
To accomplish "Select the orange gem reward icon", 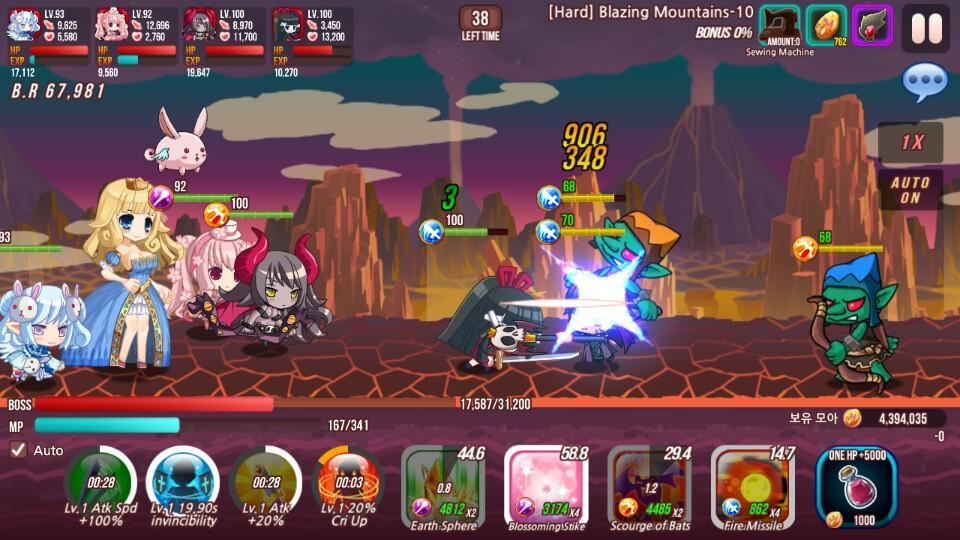I will [826, 26].
